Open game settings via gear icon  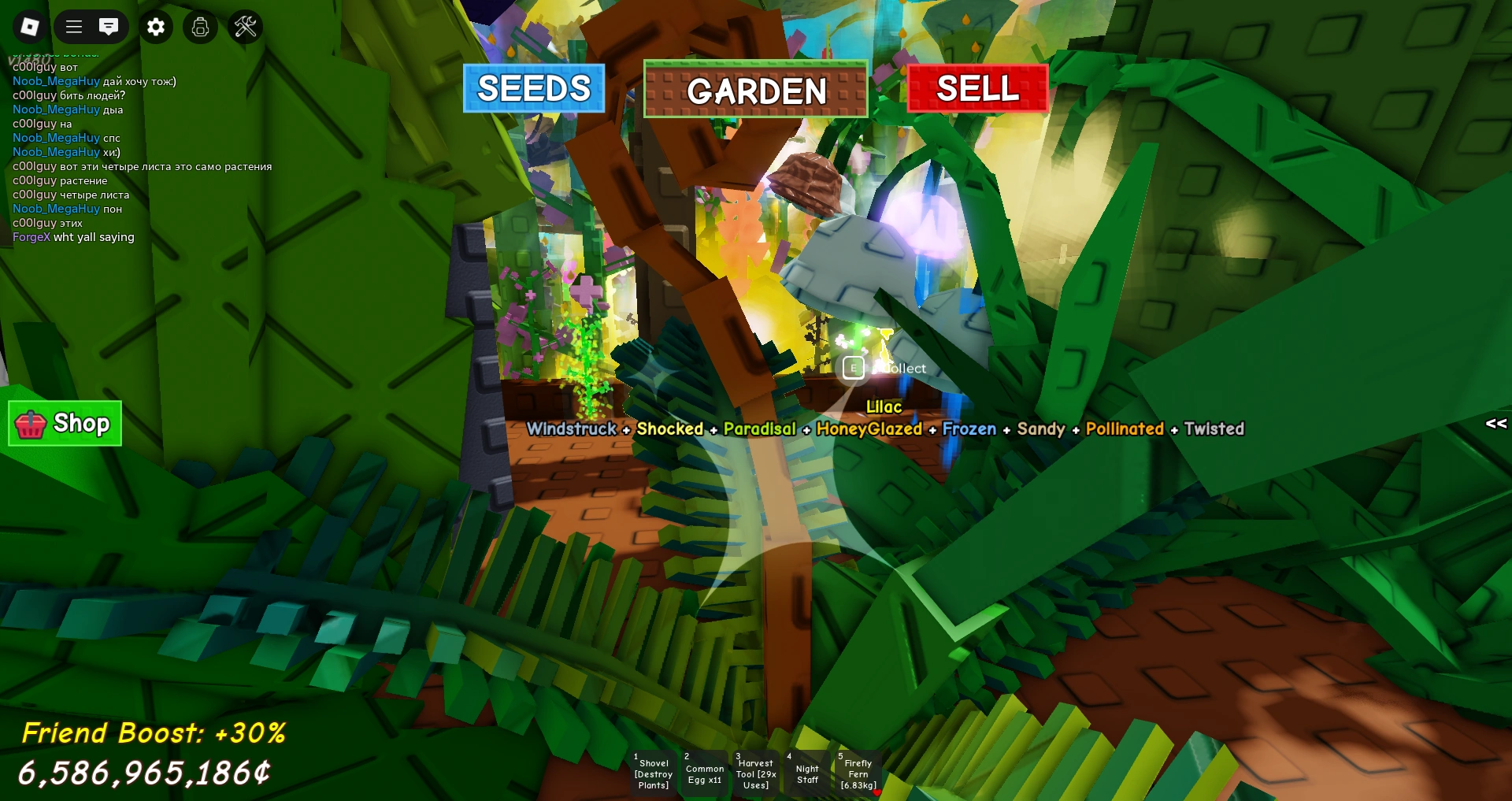pyautogui.click(x=155, y=27)
